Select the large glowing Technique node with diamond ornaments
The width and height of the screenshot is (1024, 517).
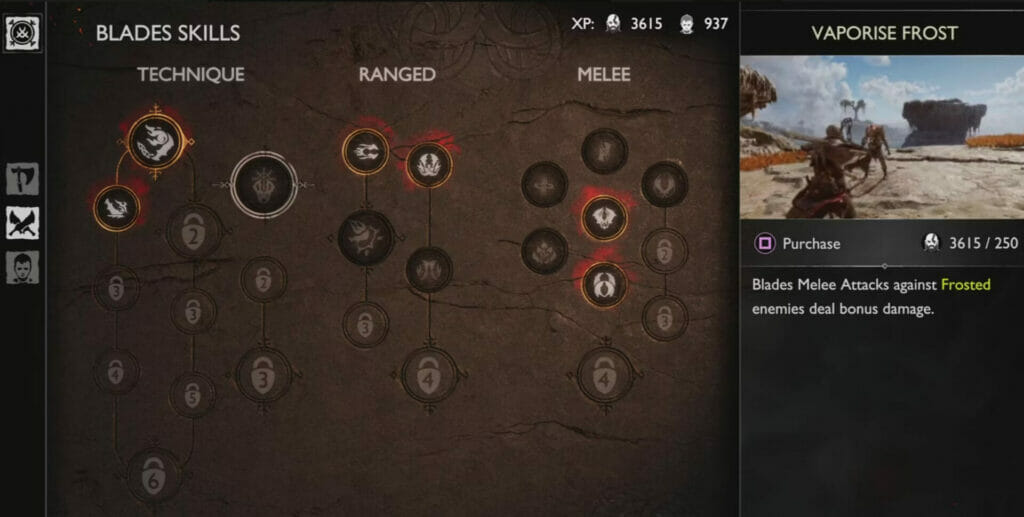157,142
